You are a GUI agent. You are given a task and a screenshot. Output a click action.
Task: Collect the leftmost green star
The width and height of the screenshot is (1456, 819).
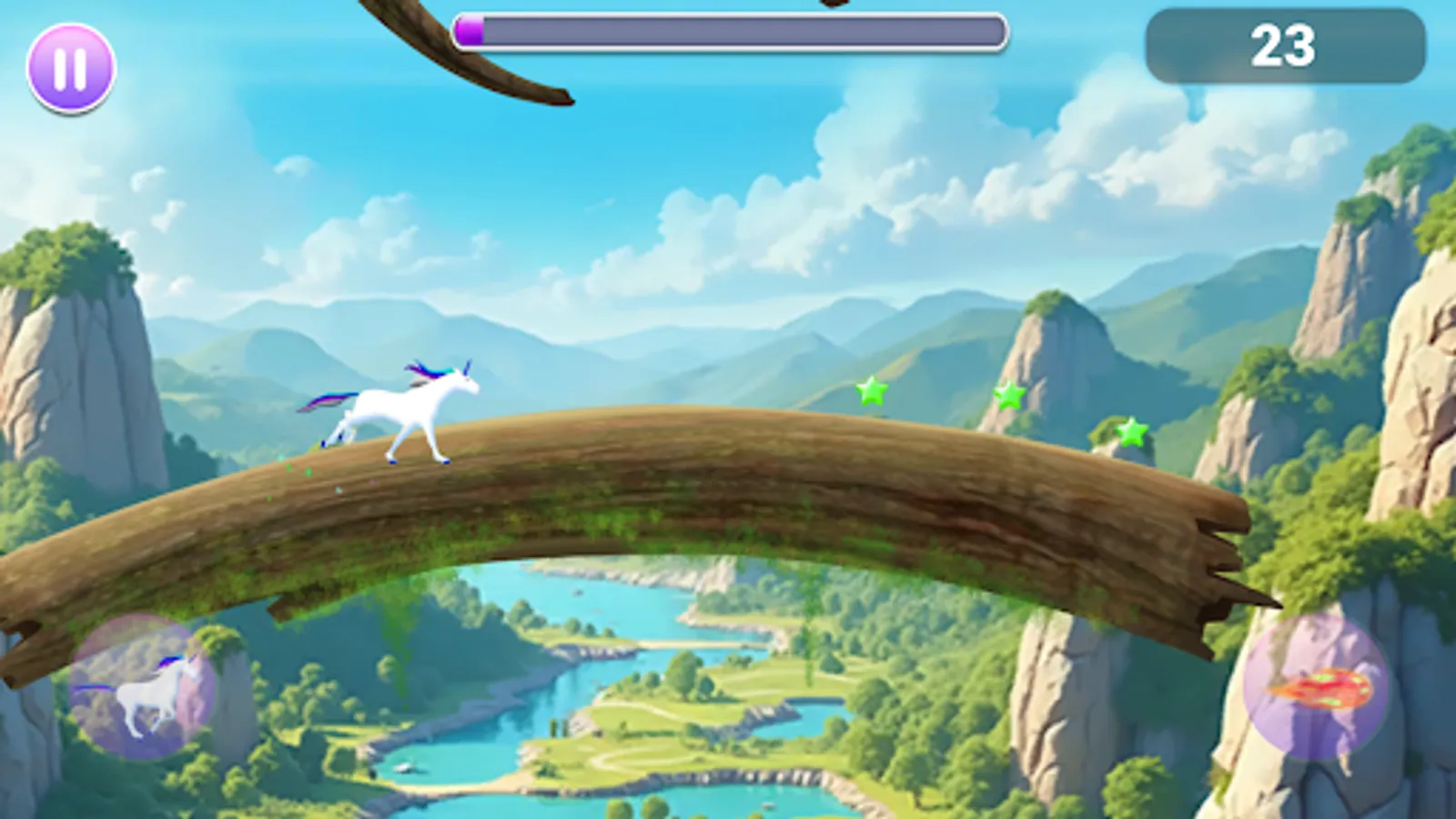871,393
